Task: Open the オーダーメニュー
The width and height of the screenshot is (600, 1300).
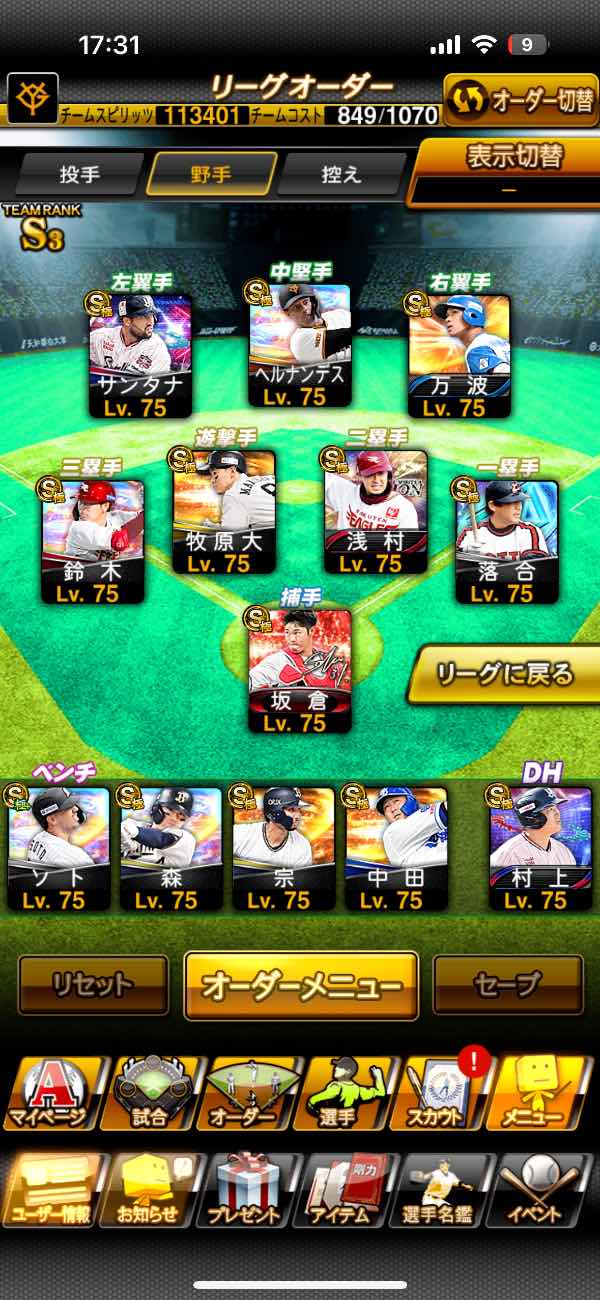Action: click(301, 985)
